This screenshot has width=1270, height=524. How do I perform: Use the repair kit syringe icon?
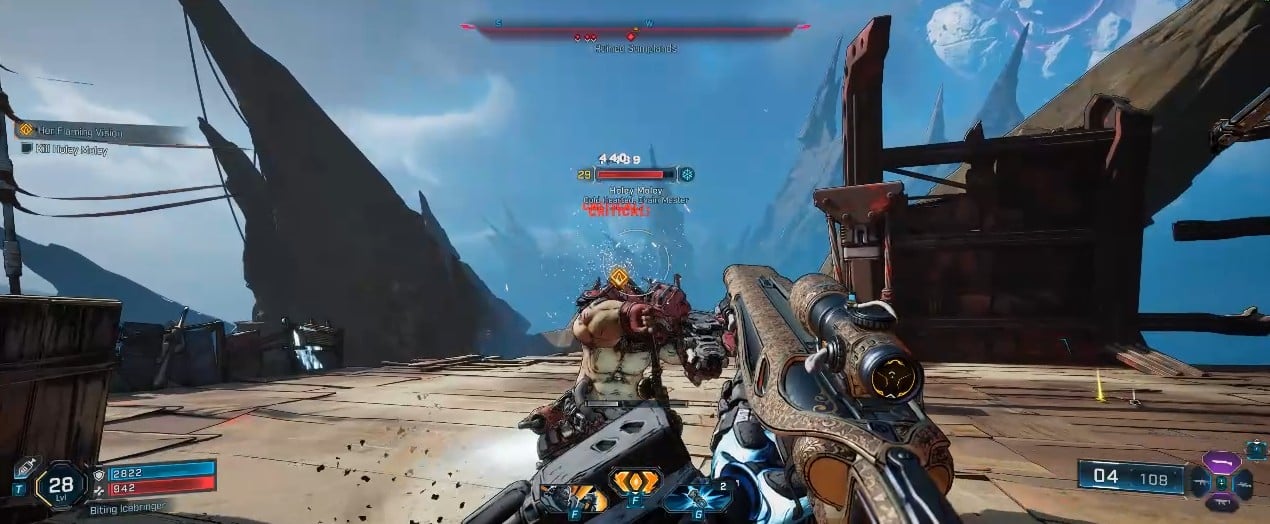tap(26, 469)
